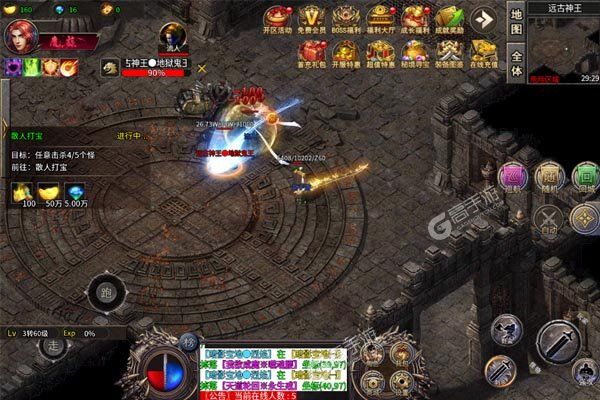Open the 成长福利 growth rewards

coord(412,20)
